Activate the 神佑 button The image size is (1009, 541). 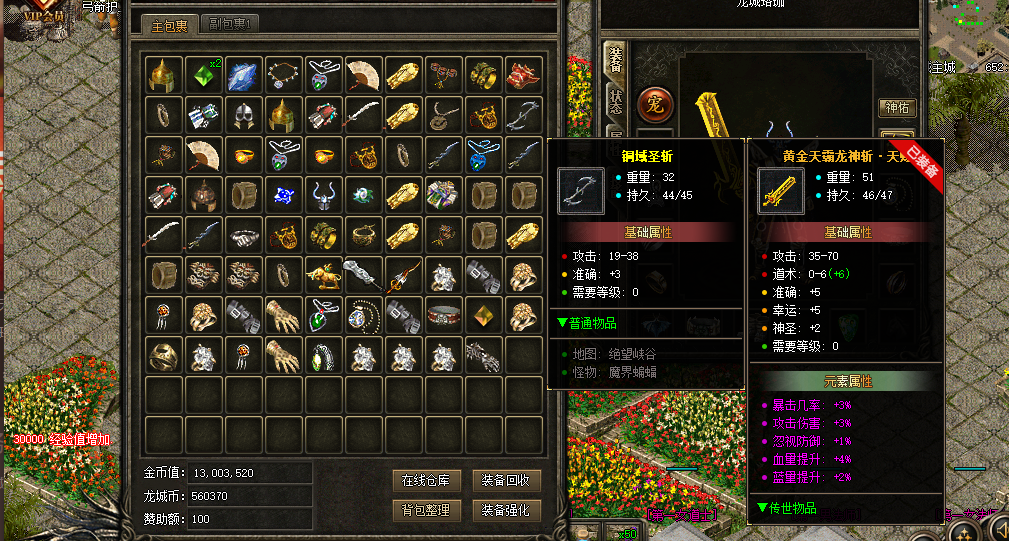pyautogui.click(x=896, y=107)
